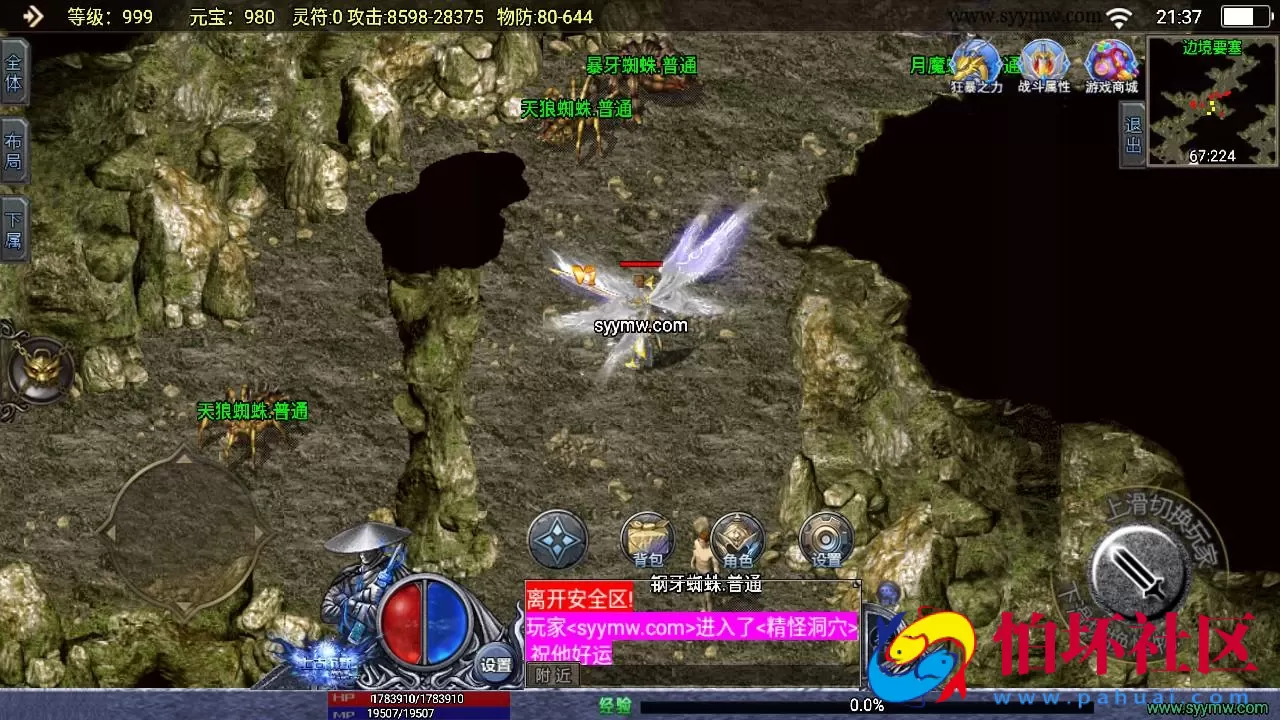Select 全体 at the top of the sidebar

pos(14,72)
